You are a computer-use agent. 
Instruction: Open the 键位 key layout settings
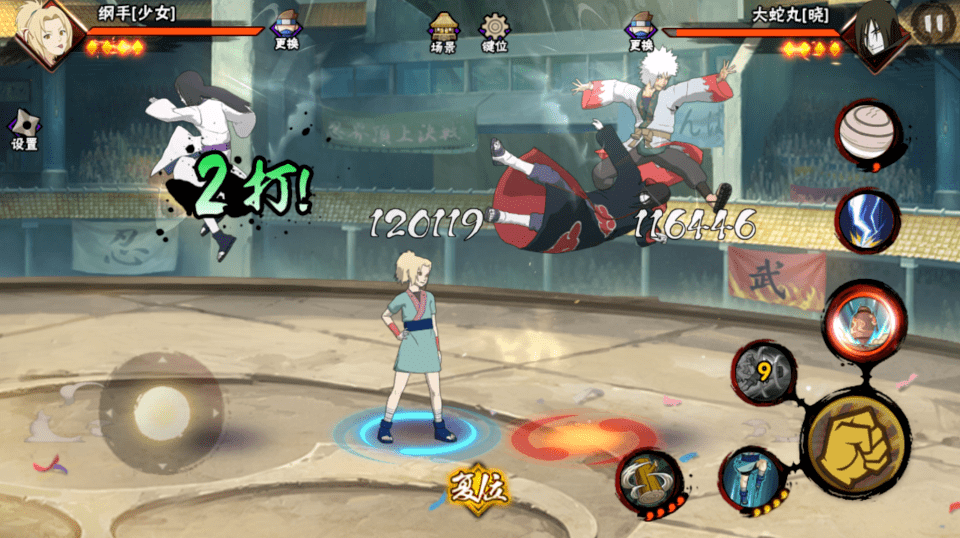[493, 32]
